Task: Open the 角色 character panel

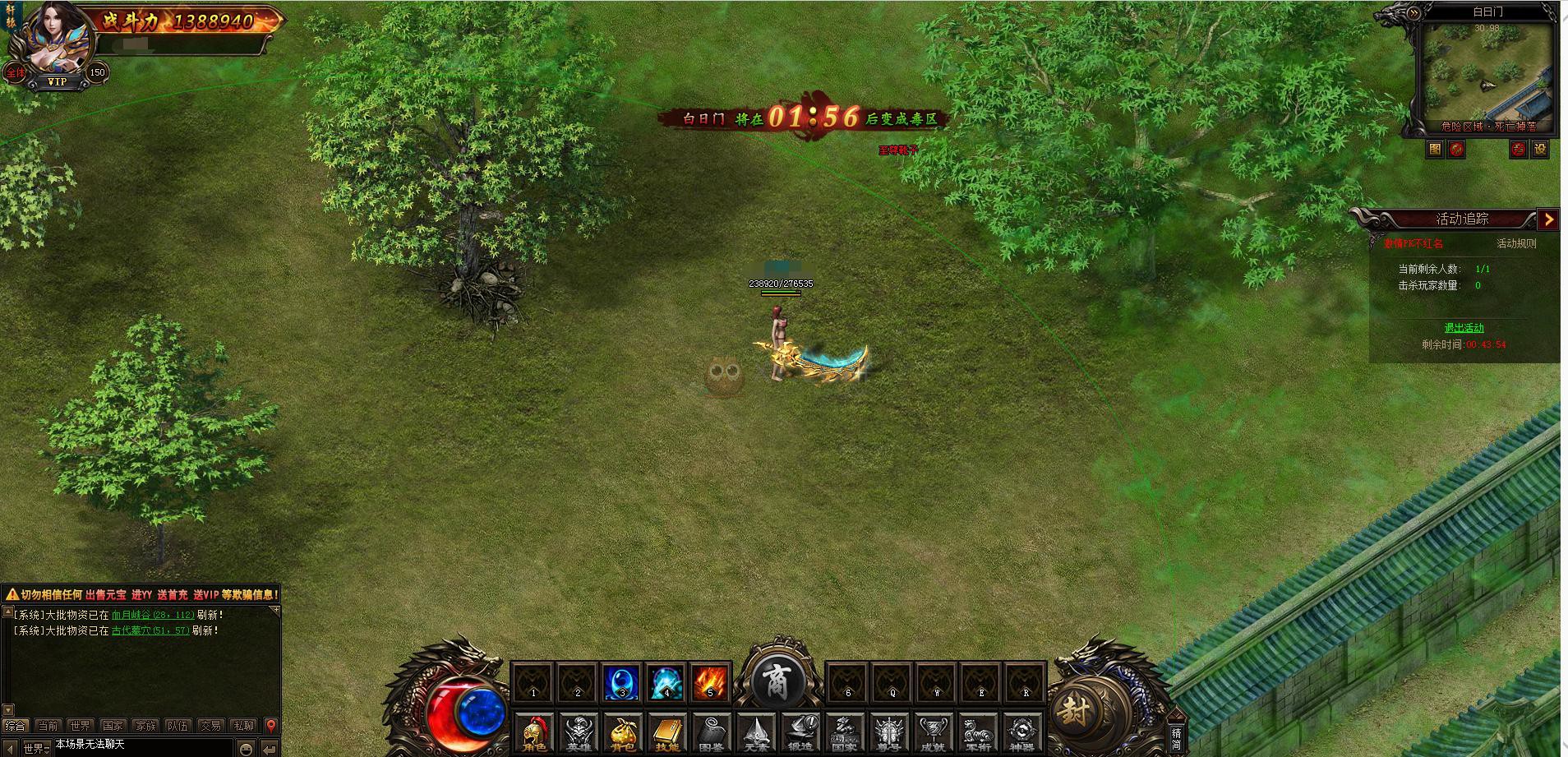Action: (534, 732)
